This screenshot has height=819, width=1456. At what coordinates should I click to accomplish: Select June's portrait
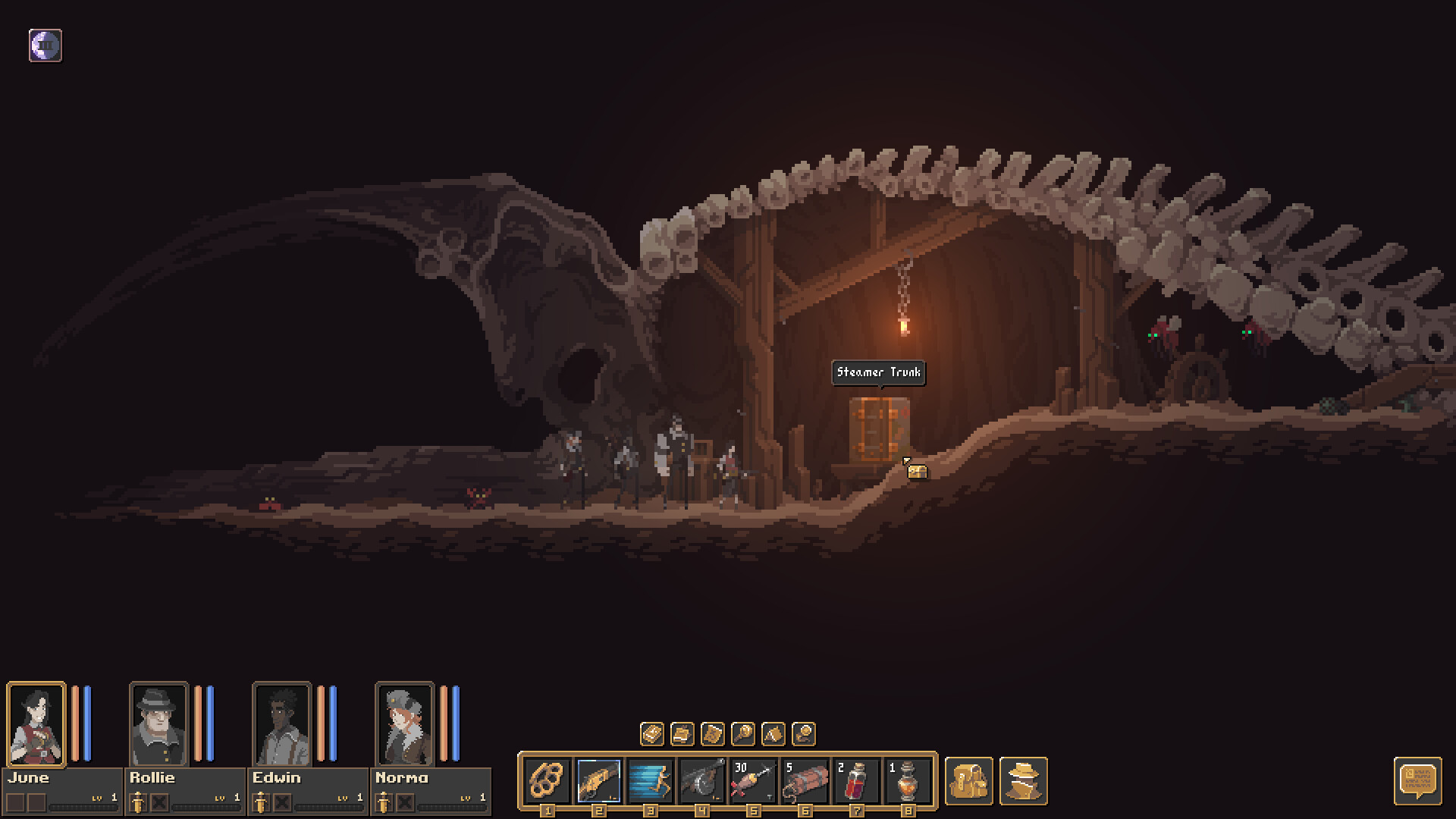point(36,724)
